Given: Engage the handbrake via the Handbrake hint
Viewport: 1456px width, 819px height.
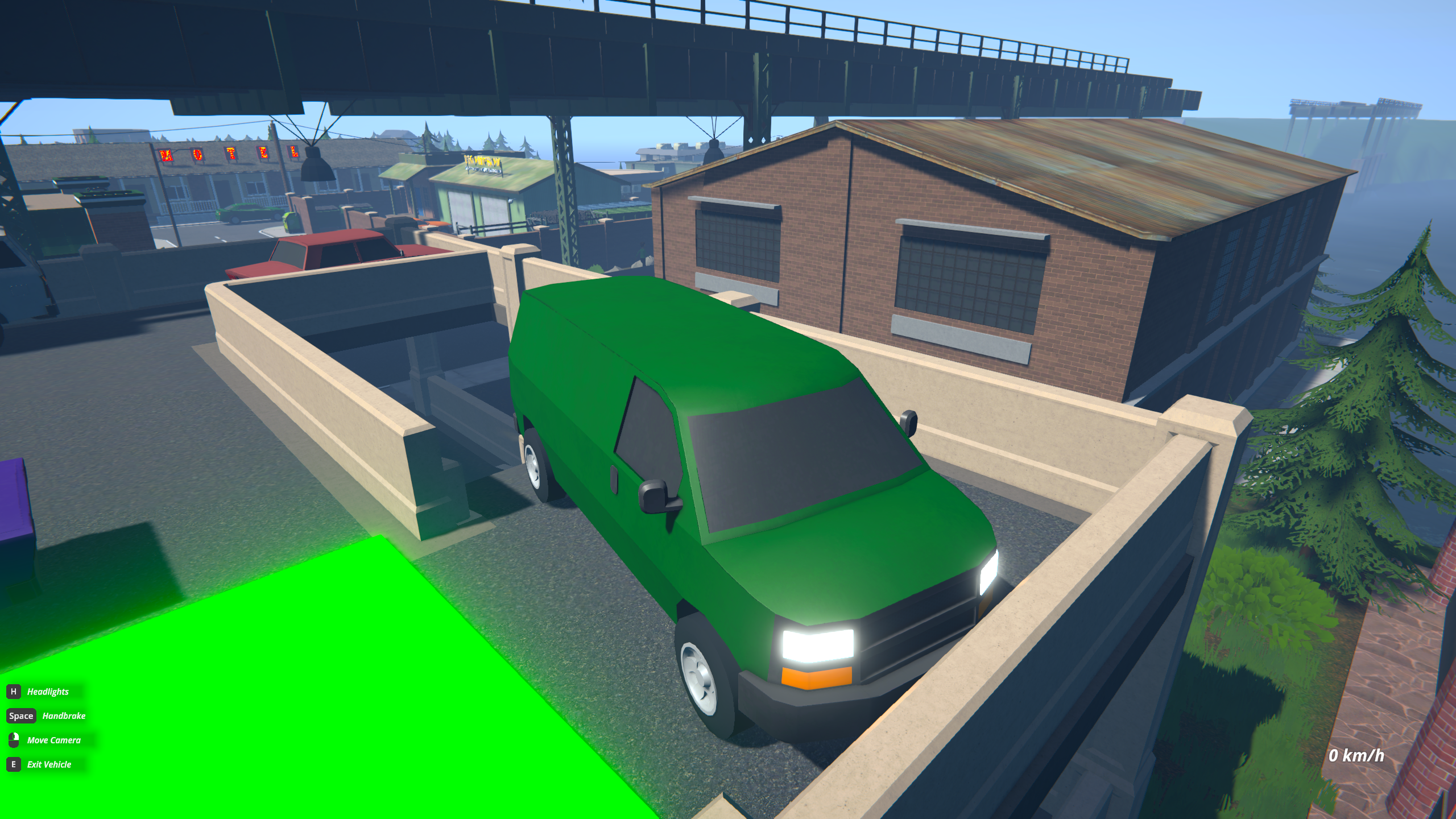Looking at the screenshot, I should point(64,715).
